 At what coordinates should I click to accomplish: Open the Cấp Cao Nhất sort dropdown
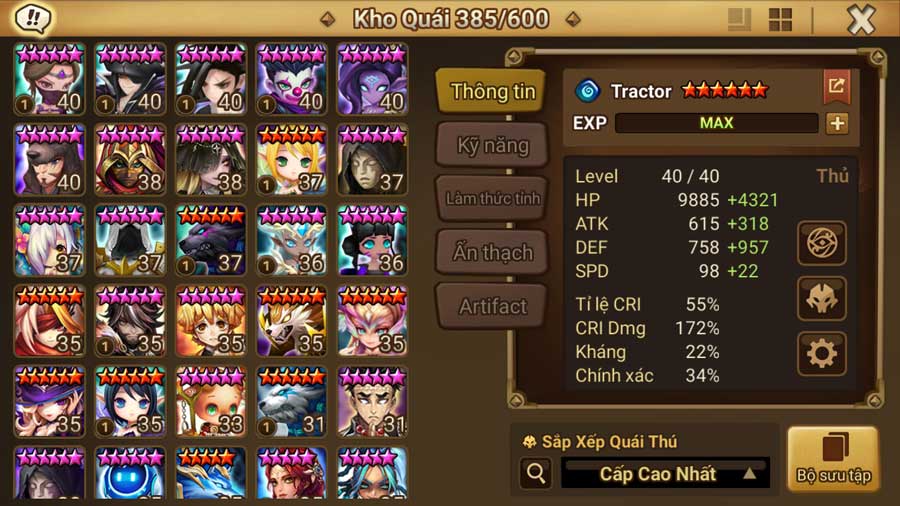[x=665, y=474]
